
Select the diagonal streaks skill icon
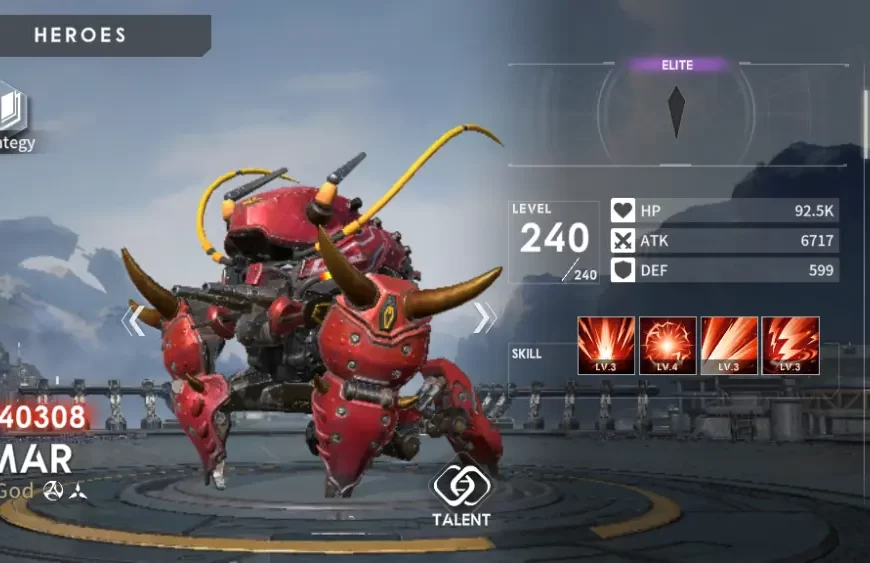coord(729,345)
